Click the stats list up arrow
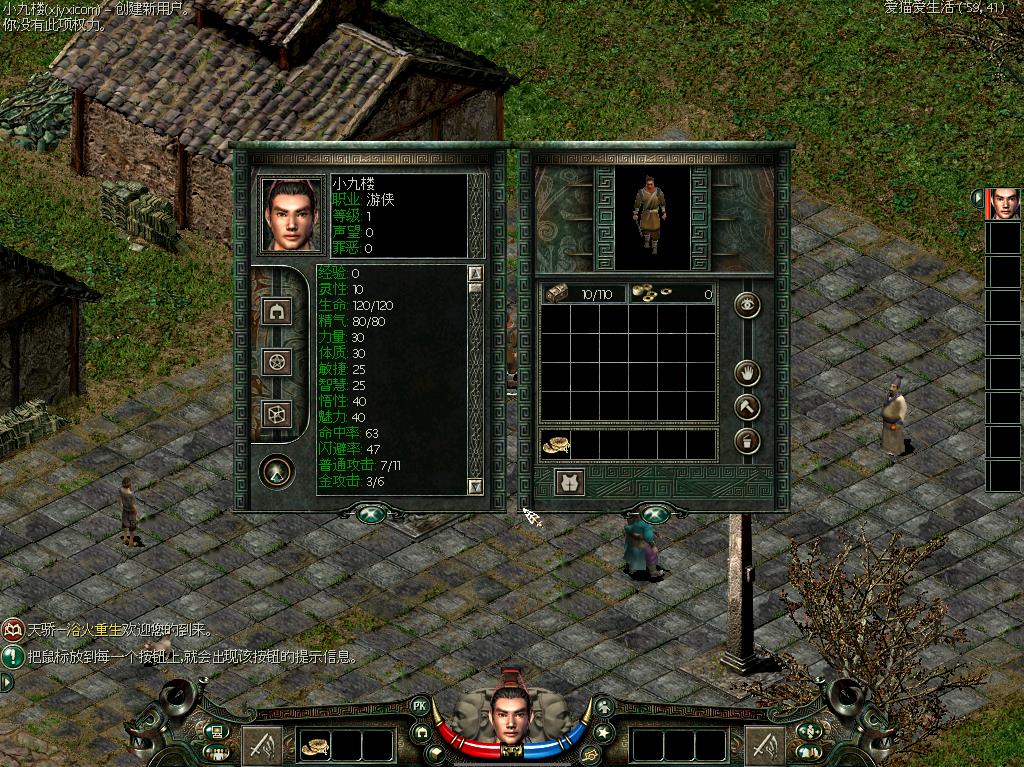1024x767 pixels. [475, 273]
